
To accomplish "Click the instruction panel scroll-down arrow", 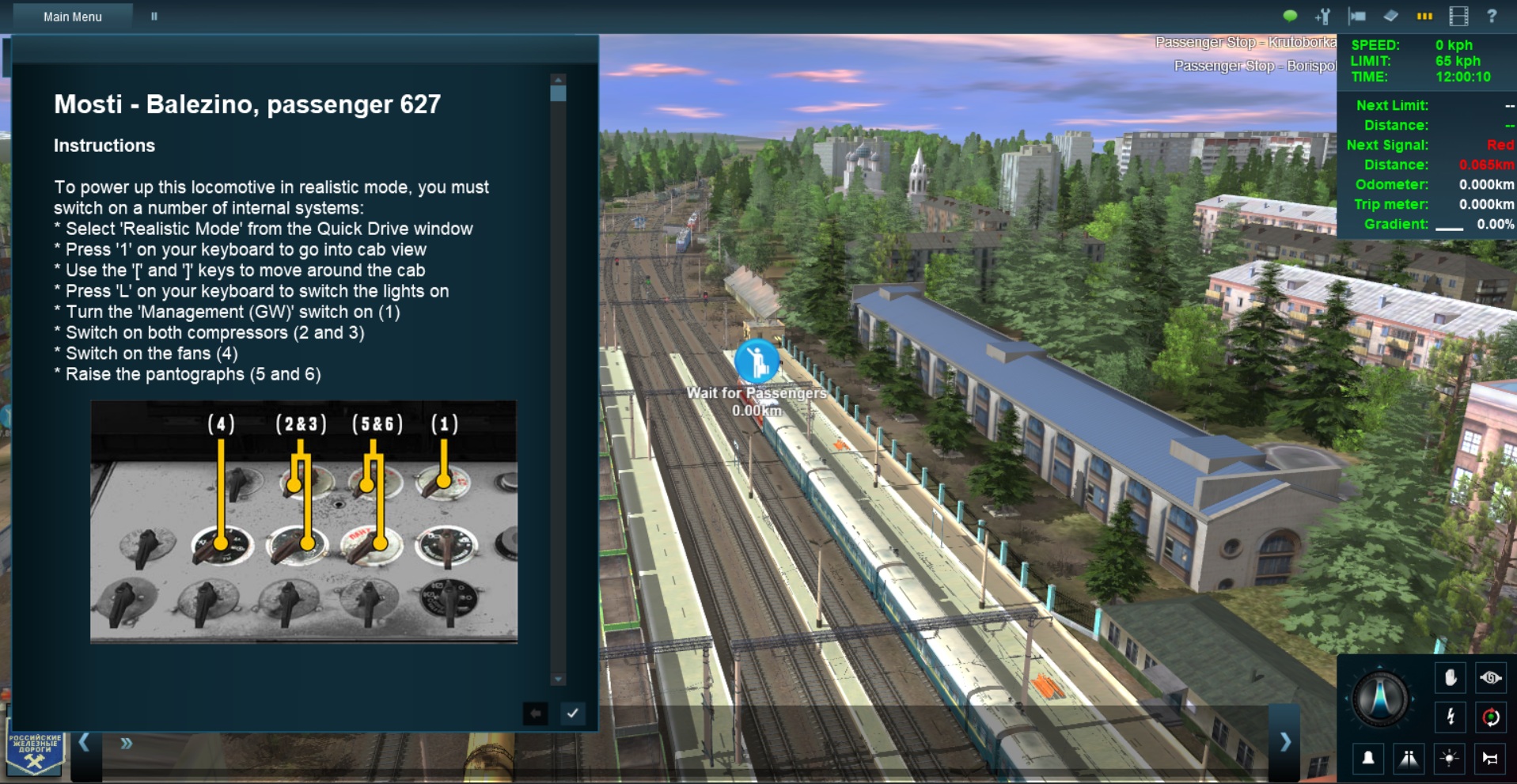I will 558,679.
